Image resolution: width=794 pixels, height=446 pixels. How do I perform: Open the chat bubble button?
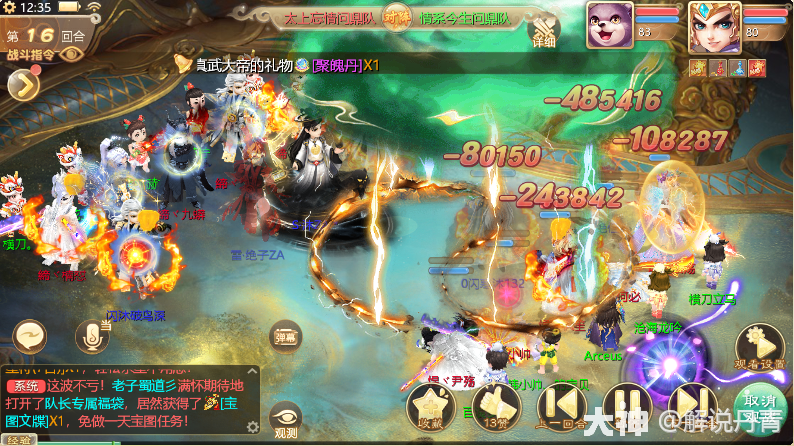click(30, 335)
